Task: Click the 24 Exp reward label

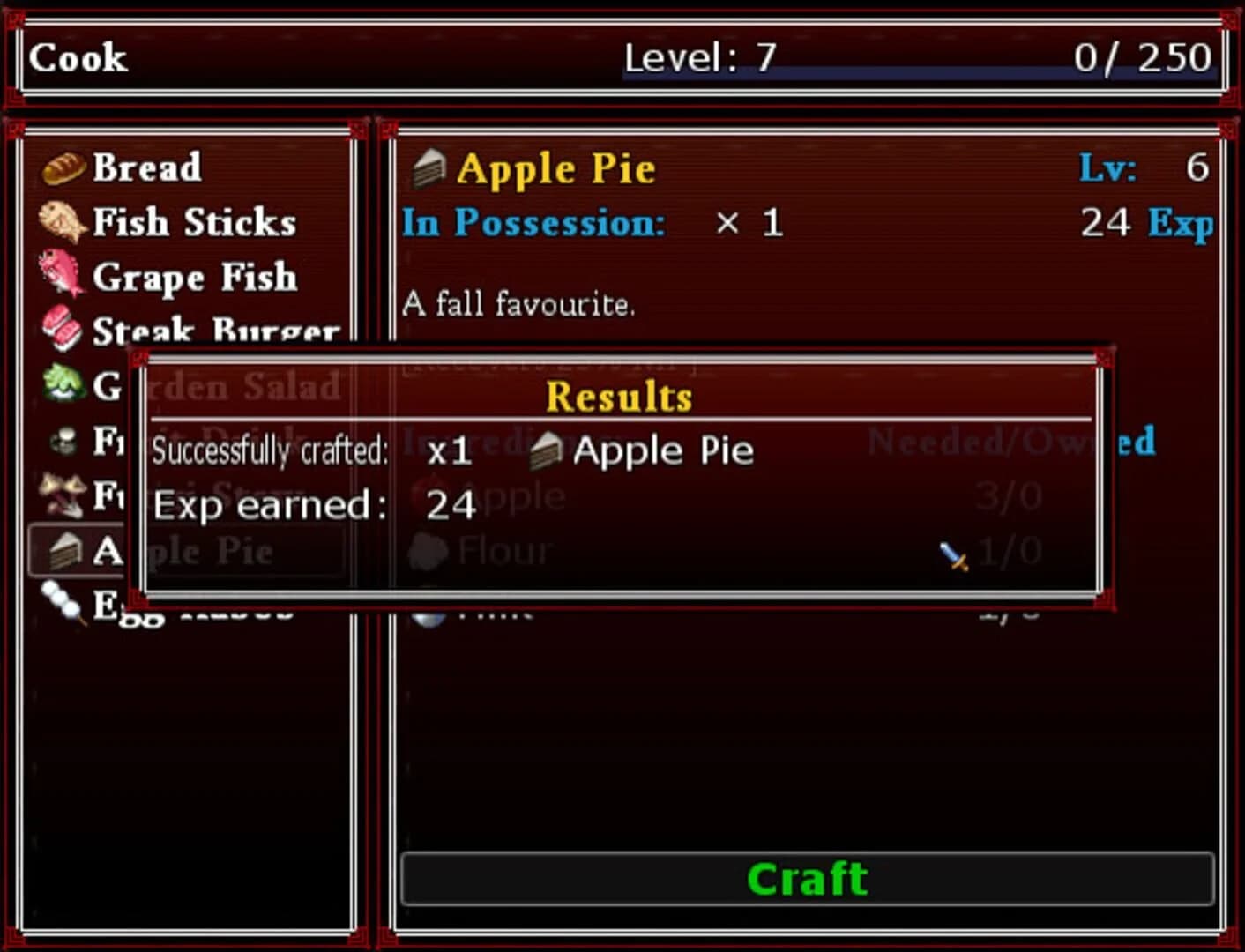Action: point(1146,222)
